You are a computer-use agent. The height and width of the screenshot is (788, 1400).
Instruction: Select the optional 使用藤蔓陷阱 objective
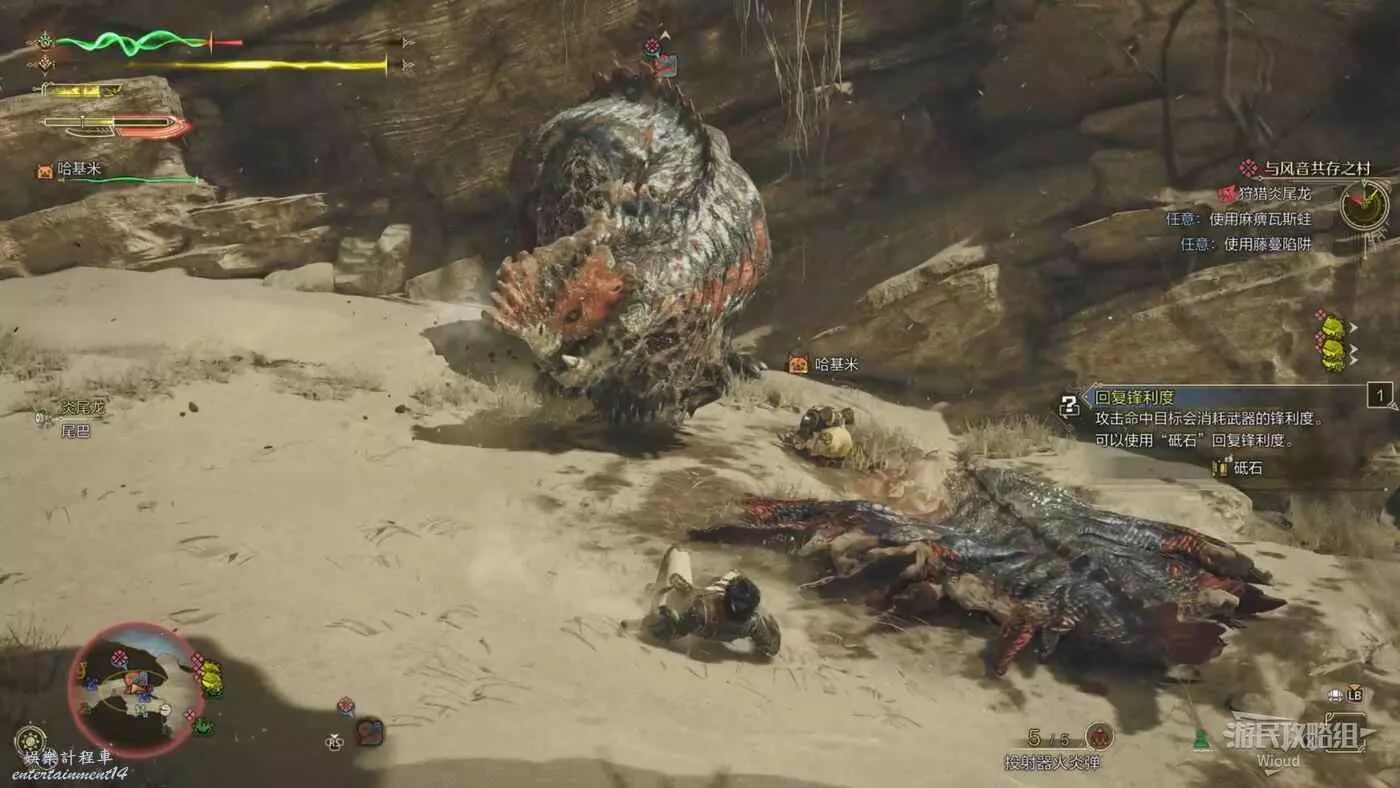click(1252, 243)
